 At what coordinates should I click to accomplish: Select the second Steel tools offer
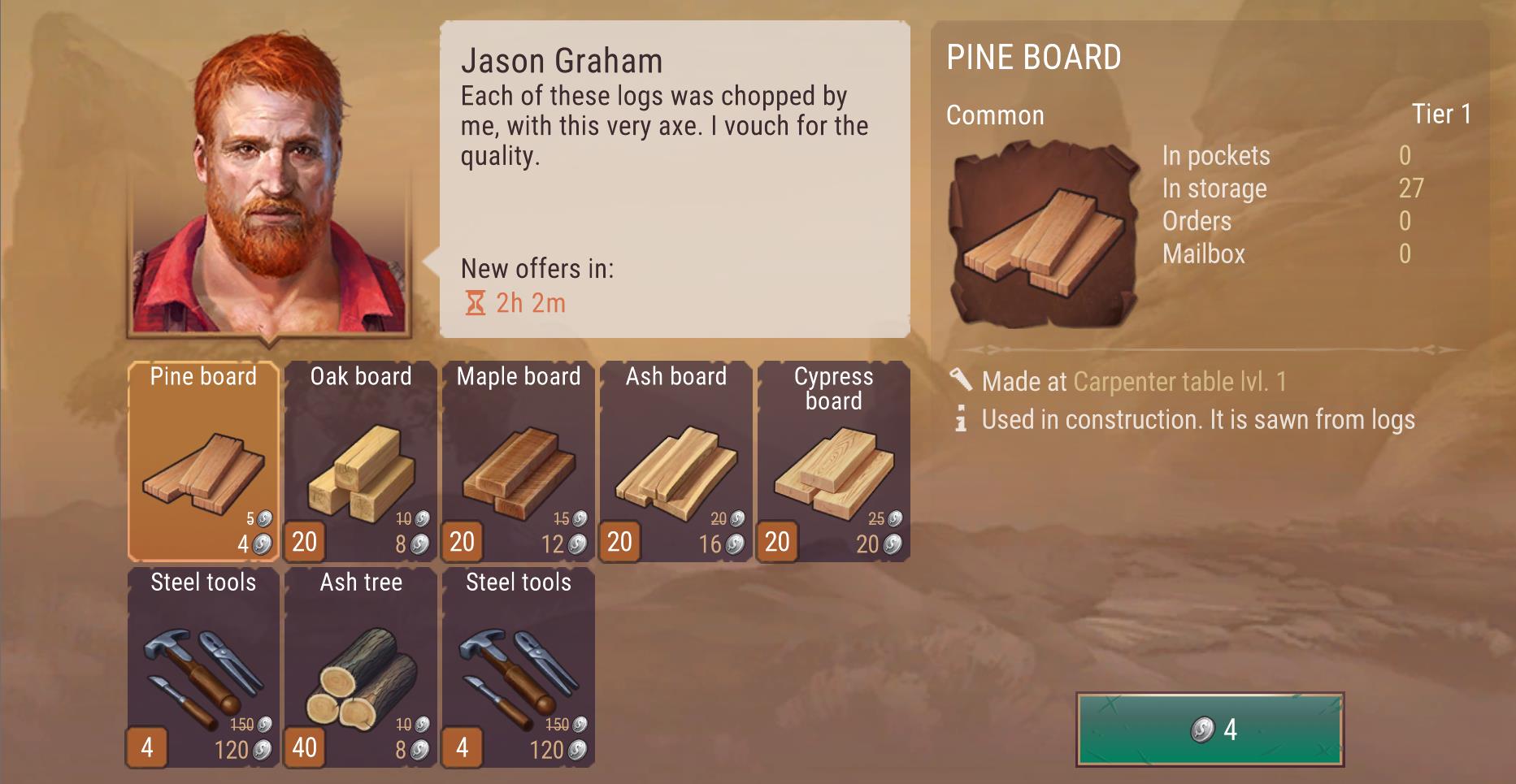[518, 666]
